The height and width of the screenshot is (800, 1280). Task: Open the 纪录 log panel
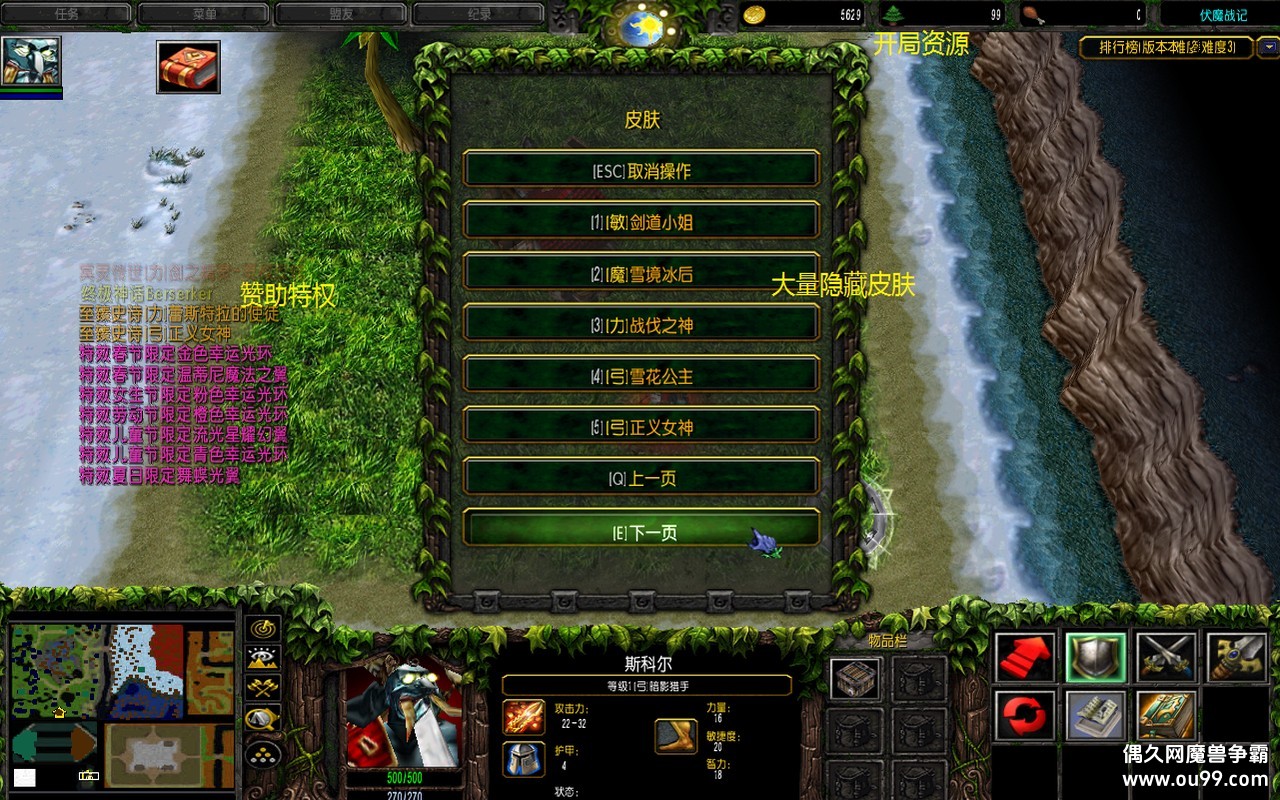[478, 14]
